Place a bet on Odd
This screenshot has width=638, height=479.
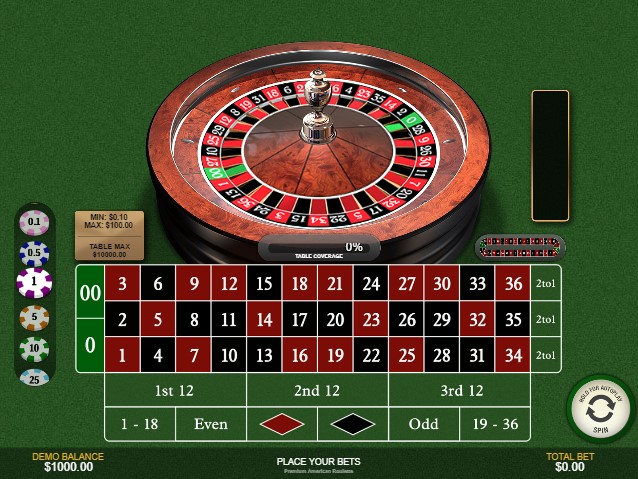(424, 424)
